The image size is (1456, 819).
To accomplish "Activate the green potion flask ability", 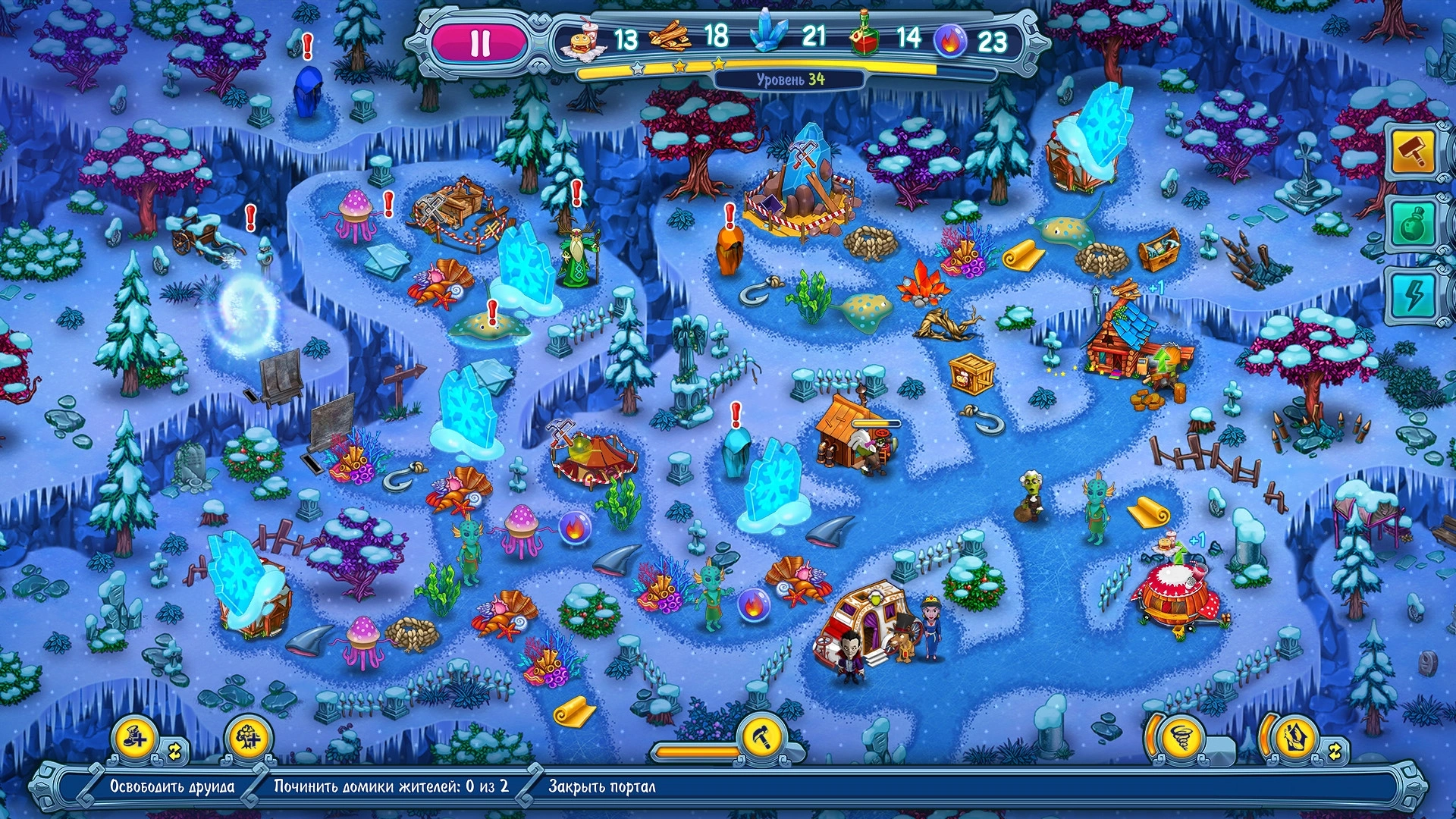I will (1412, 224).
